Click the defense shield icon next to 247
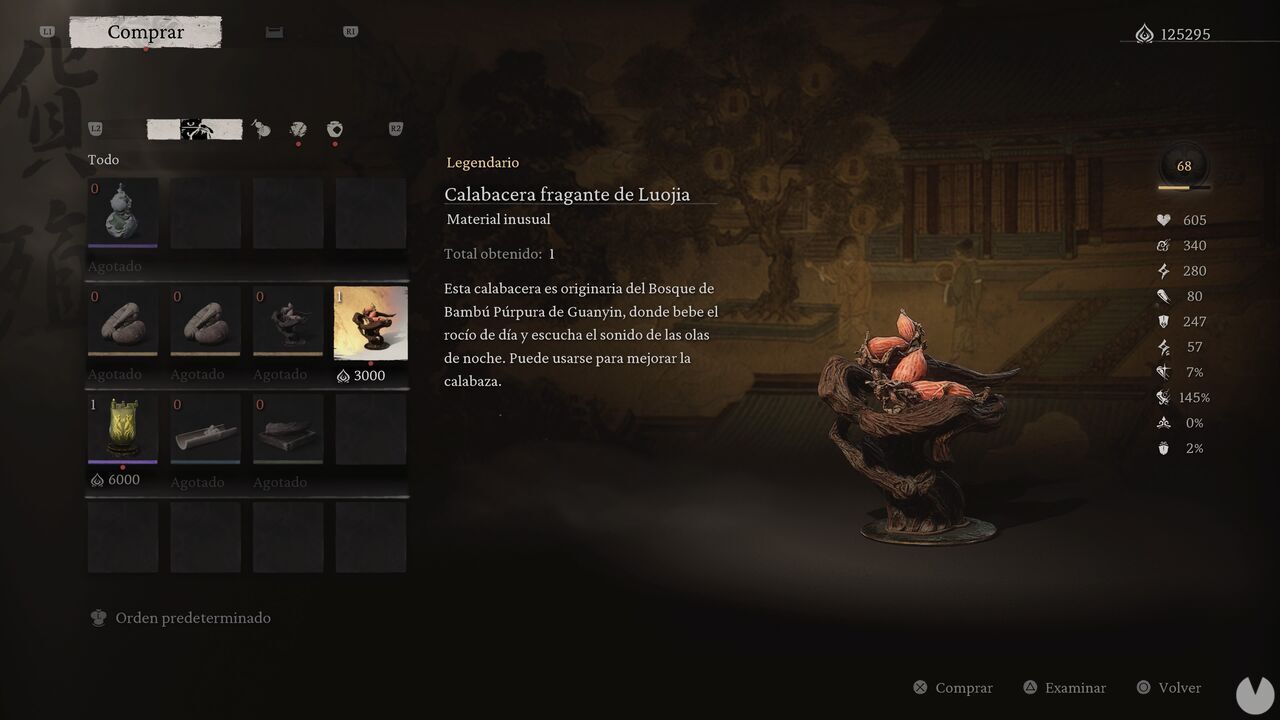 coord(1162,321)
